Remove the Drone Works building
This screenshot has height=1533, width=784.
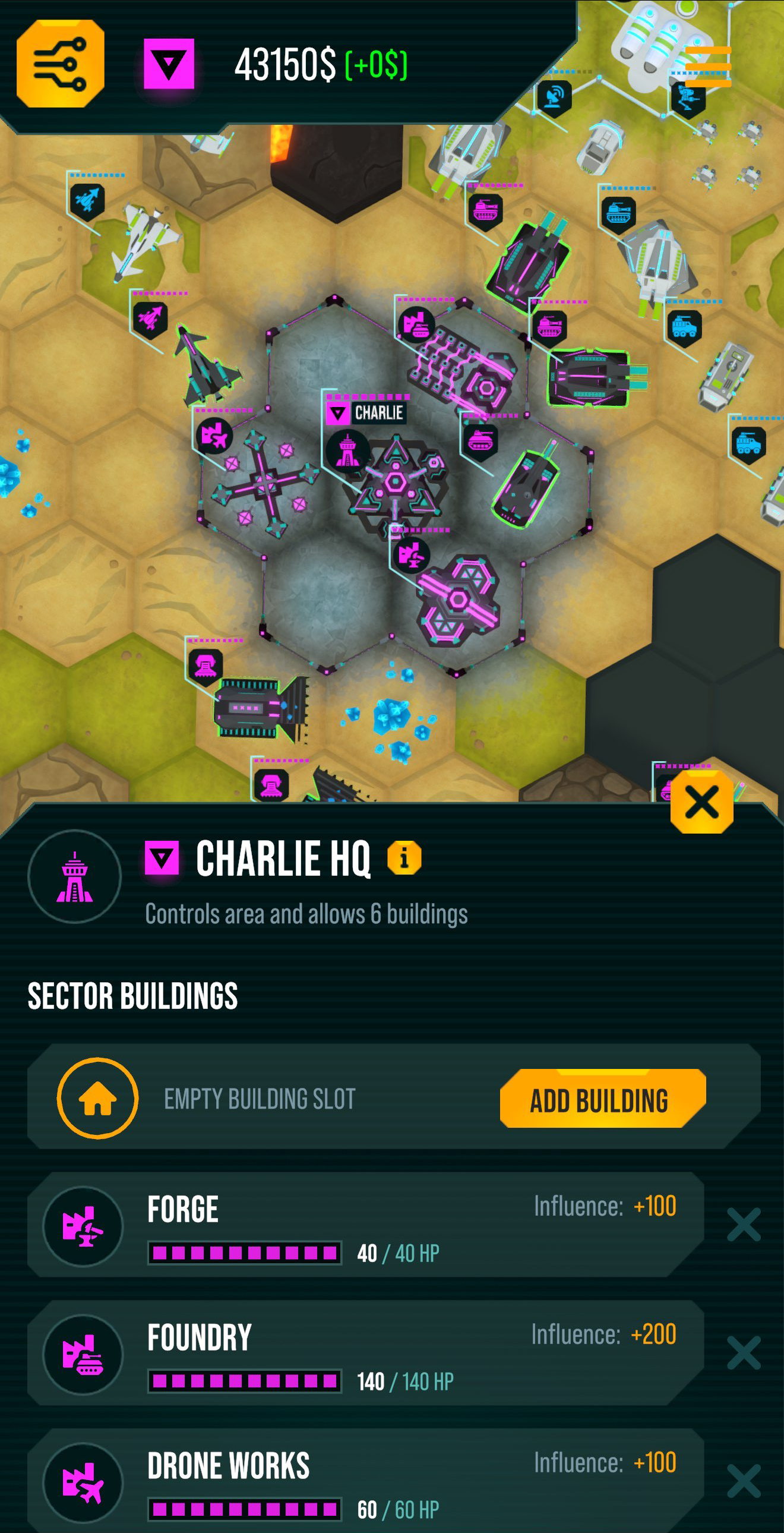coord(744,1481)
